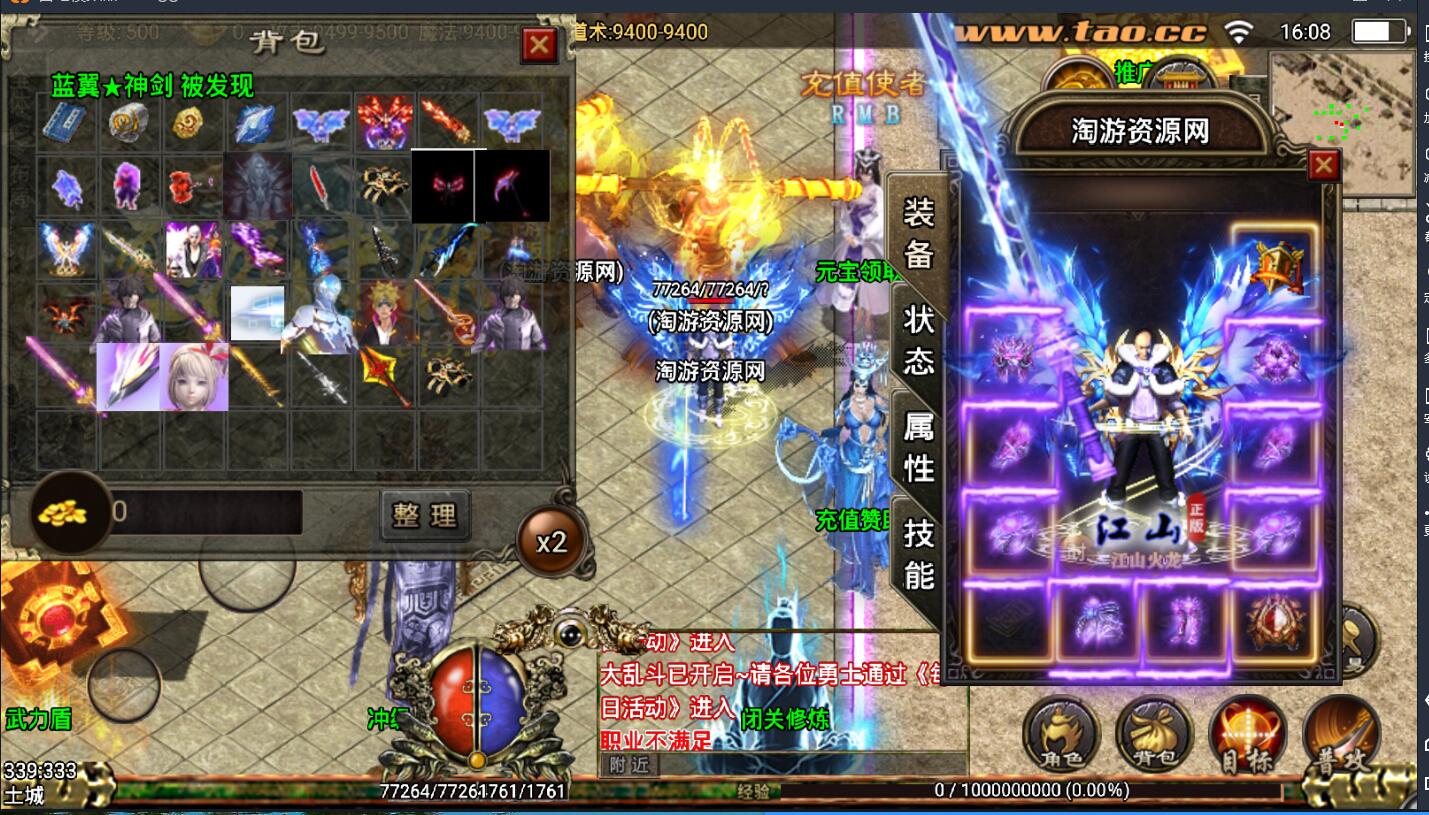Viewport: 1429px width, 815px height.
Task: Toggle the x2 speed button
Action: pyautogui.click(x=551, y=542)
